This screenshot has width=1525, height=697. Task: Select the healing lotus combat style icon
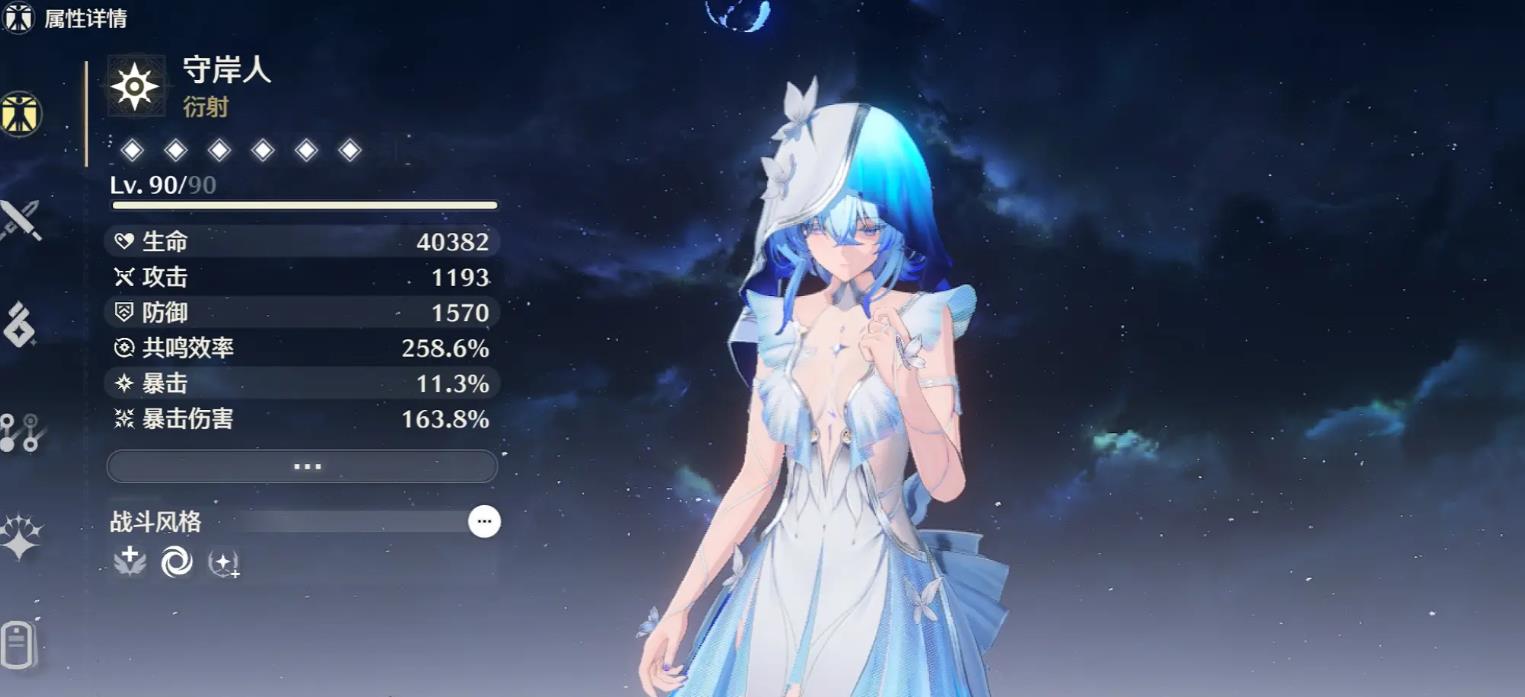(130, 563)
